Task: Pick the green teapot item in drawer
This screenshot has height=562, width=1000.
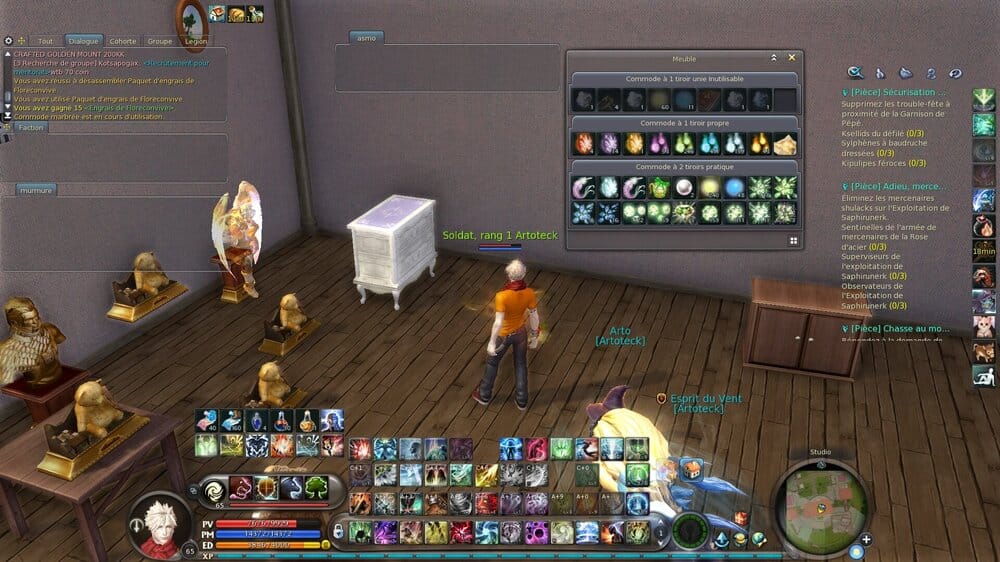Action: point(660,187)
